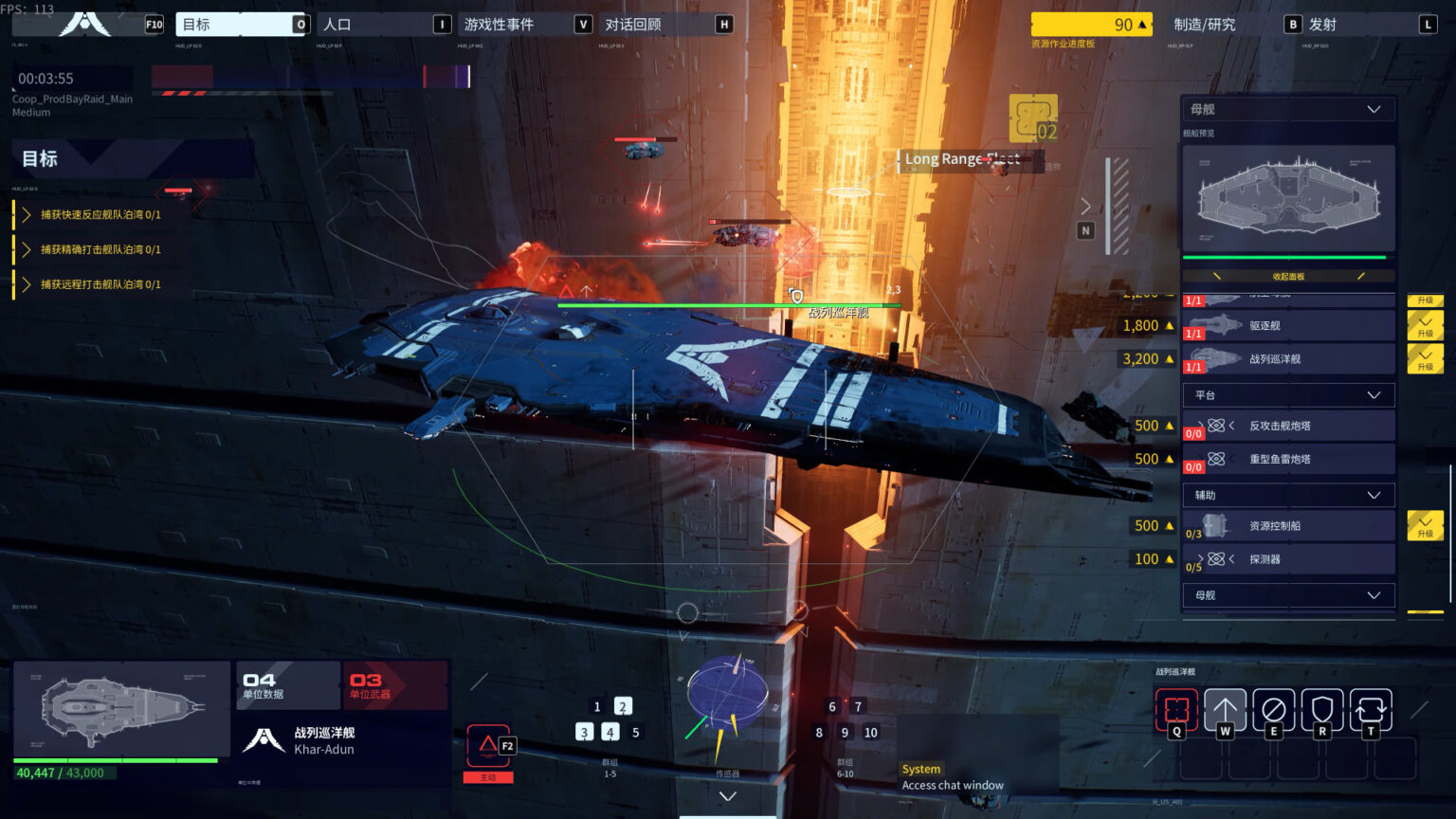Select the focus-fire ability icon (Q)
This screenshot has width=1456, height=819.
(1176, 708)
